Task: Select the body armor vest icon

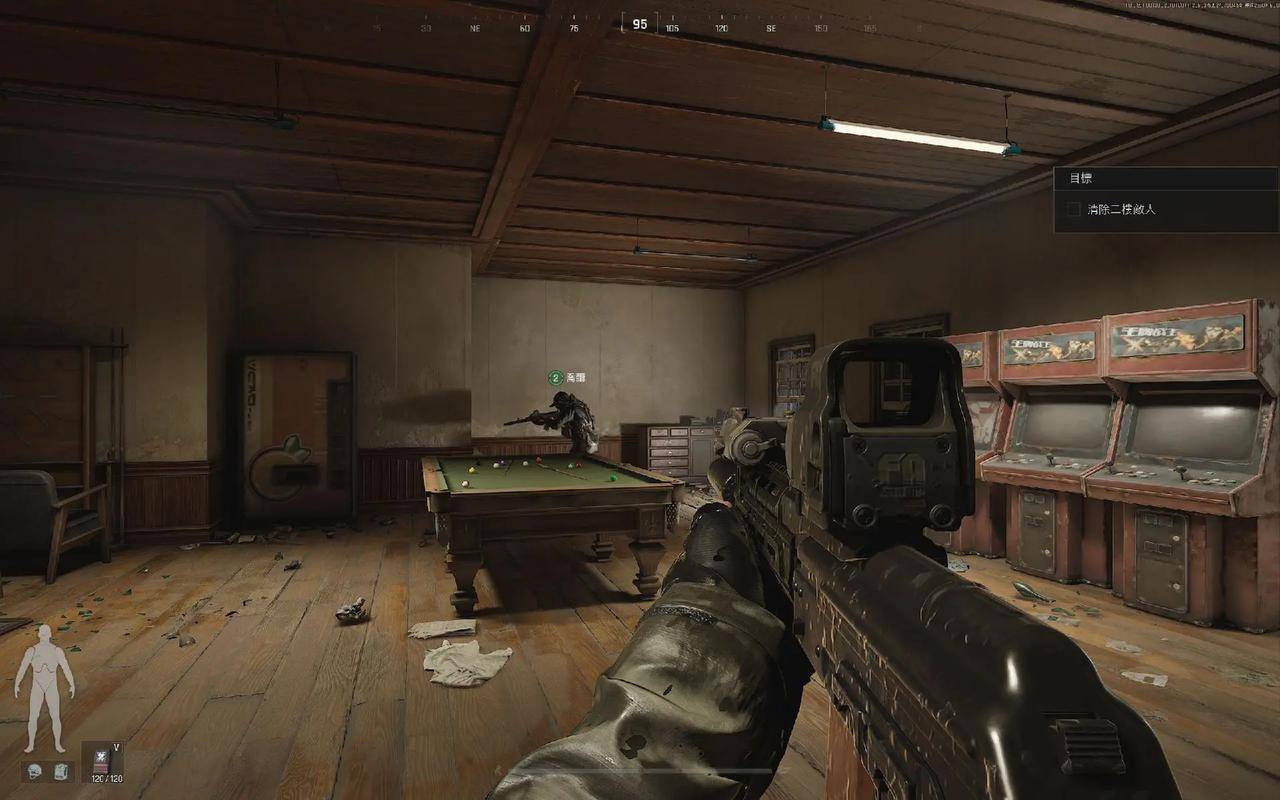Action: click(59, 771)
